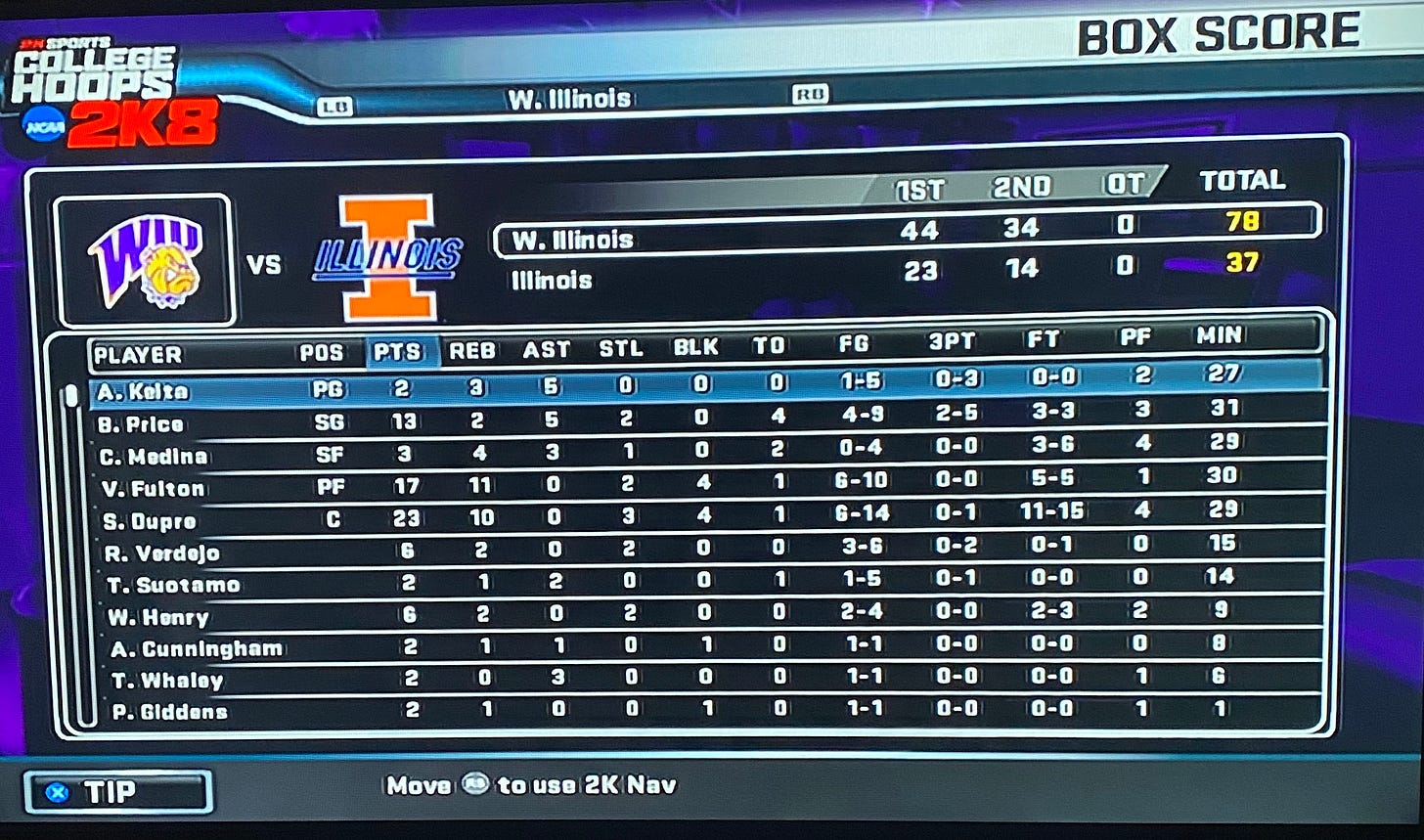The width and height of the screenshot is (1424, 840).
Task: Choose the MIN column header
Action: click(1219, 336)
